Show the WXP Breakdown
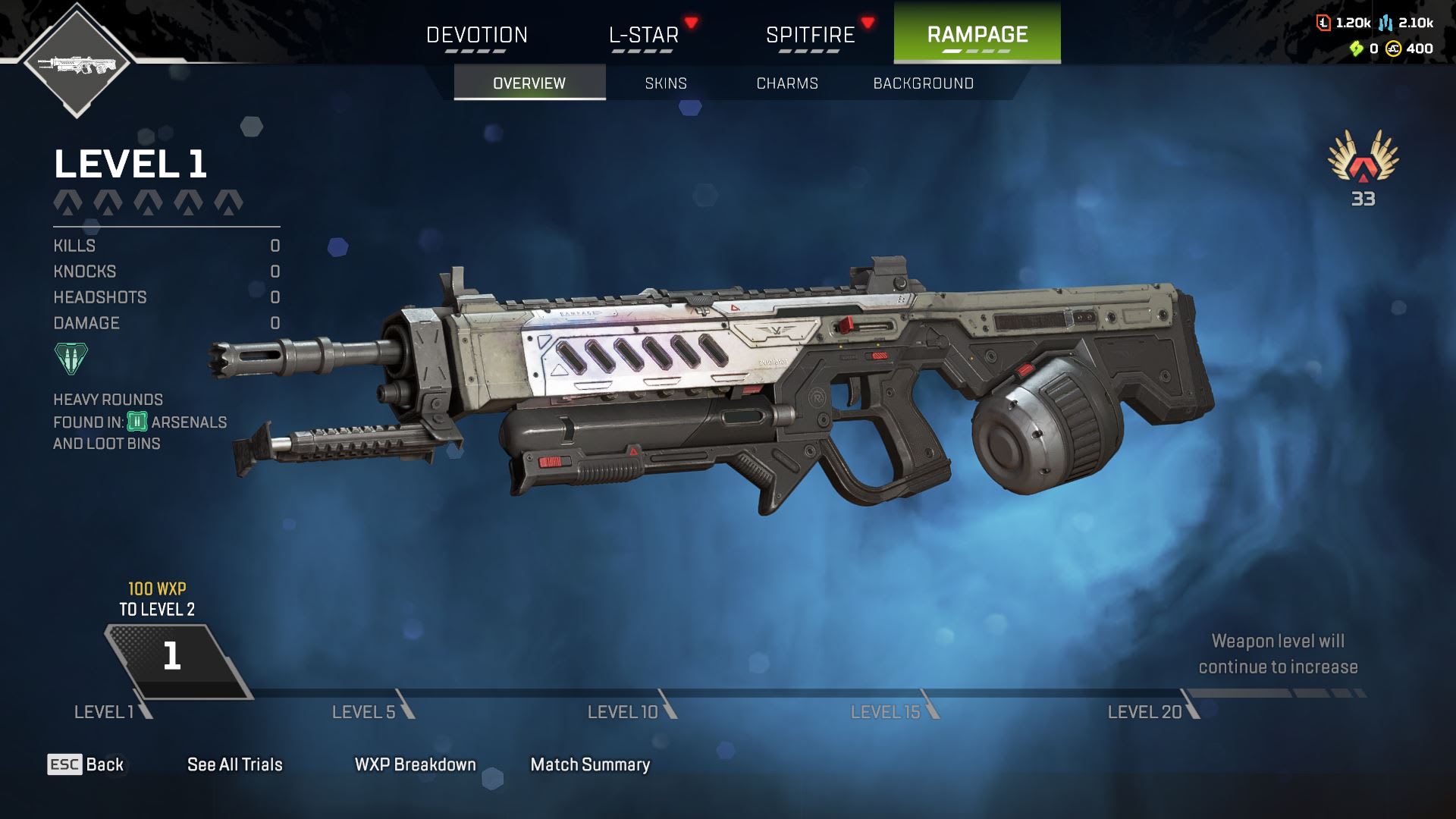This screenshot has width=1456, height=819. (416, 764)
